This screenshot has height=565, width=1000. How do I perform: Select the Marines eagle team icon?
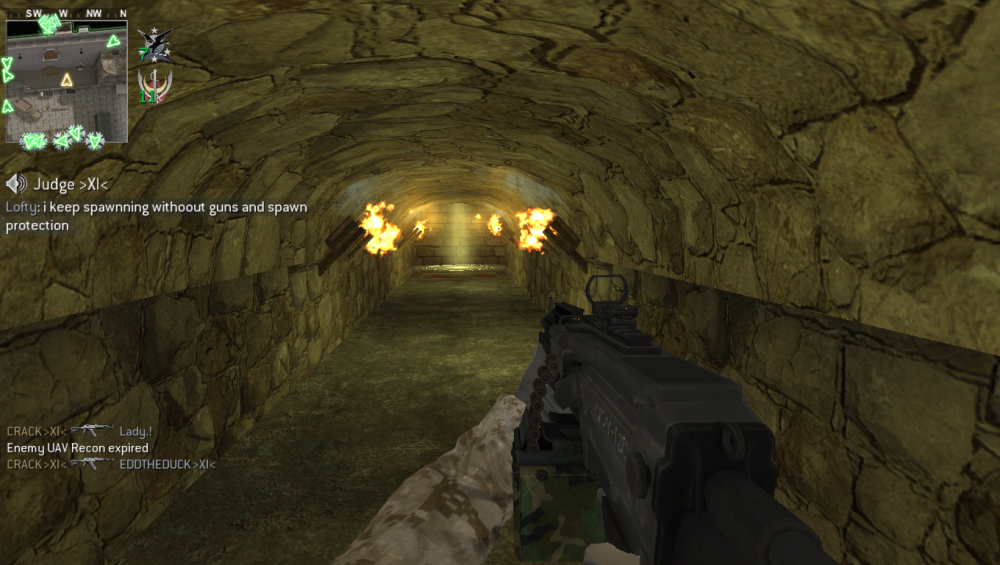(x=154, y=44)
